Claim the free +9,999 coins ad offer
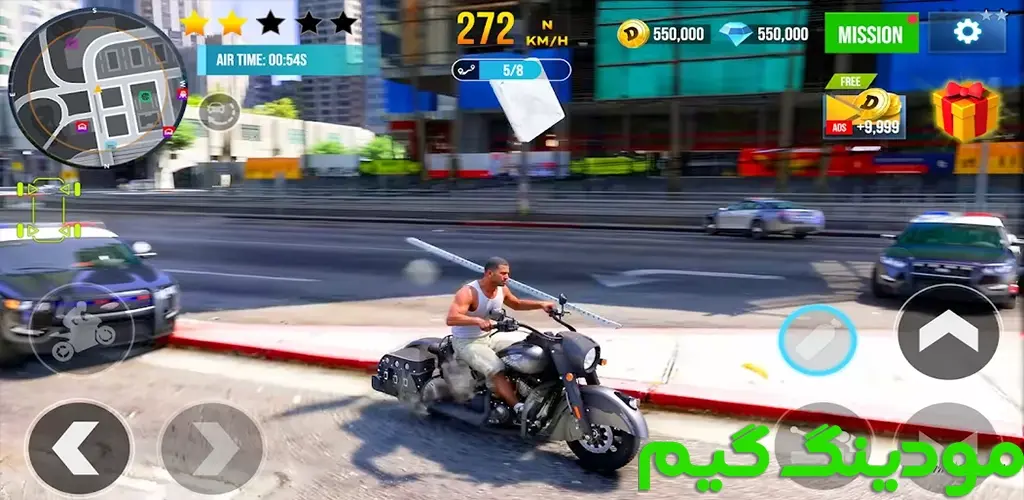 pyautogui.click(x=863, y=108)
